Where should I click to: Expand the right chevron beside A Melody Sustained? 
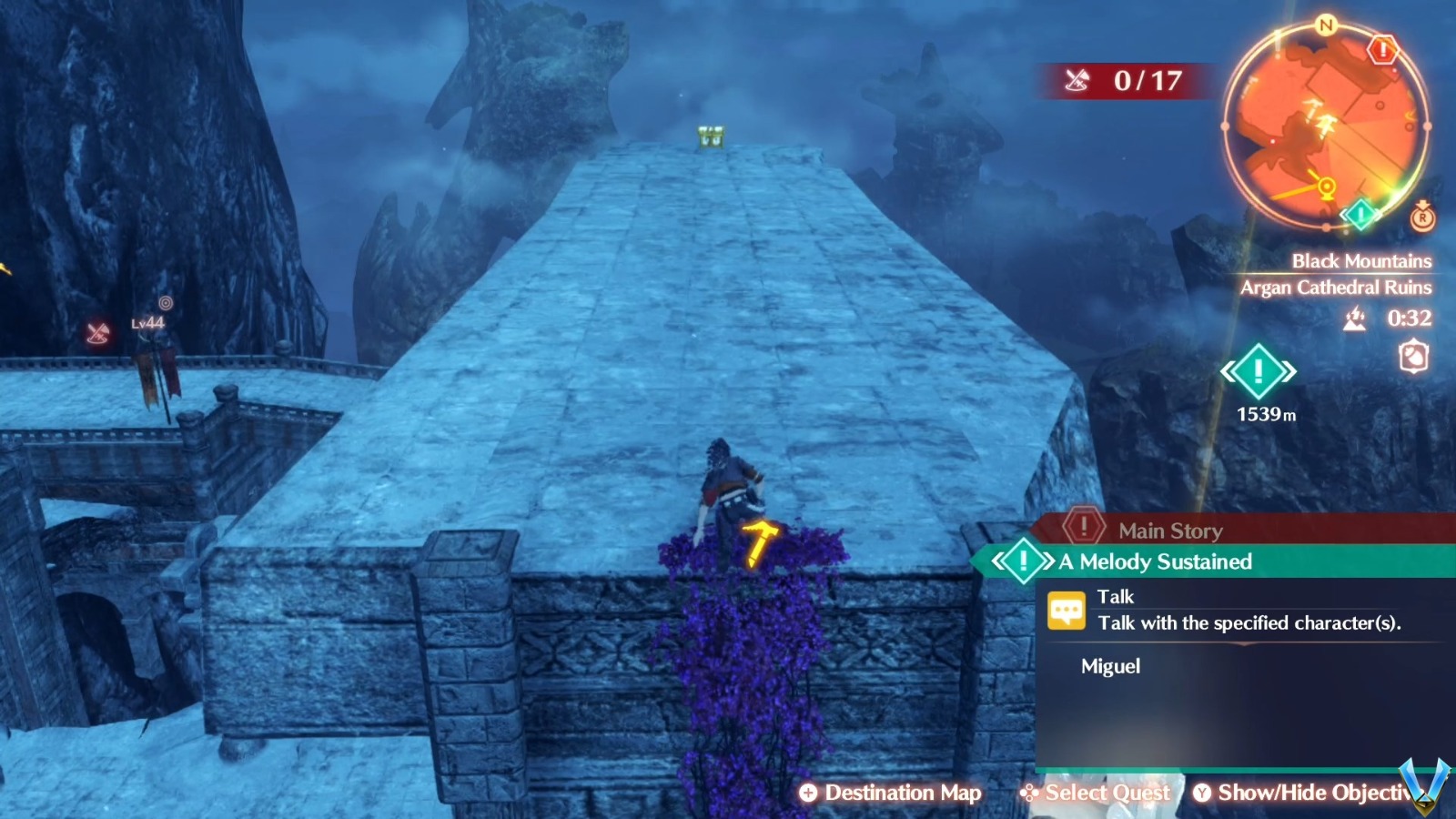[1048, 561]
